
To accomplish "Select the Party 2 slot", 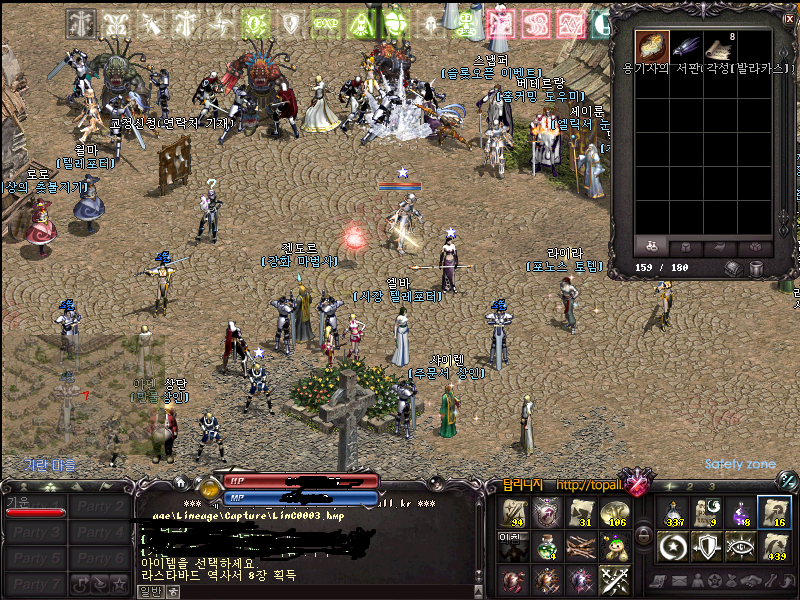I will coord(101,507).
